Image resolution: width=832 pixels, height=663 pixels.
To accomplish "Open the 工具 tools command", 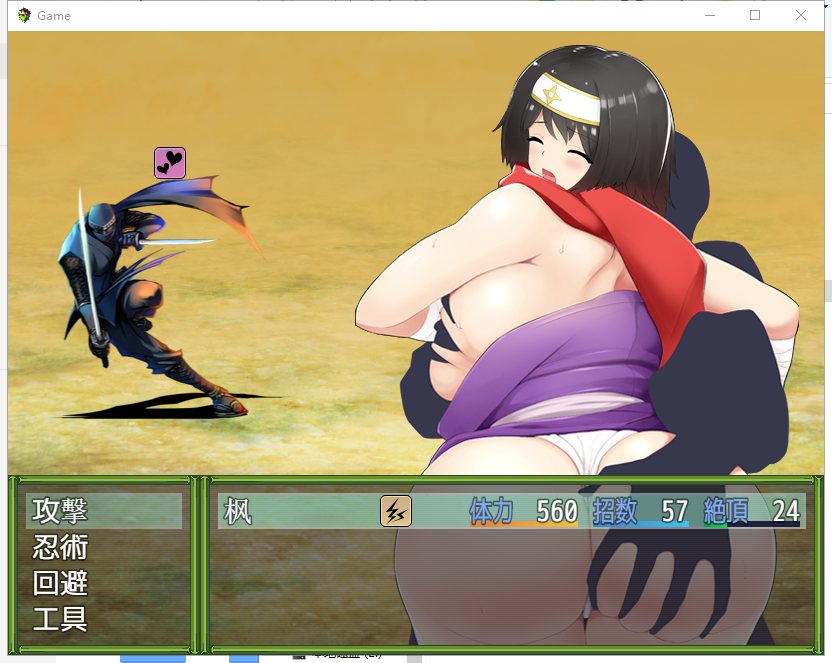I will point(60,619).
